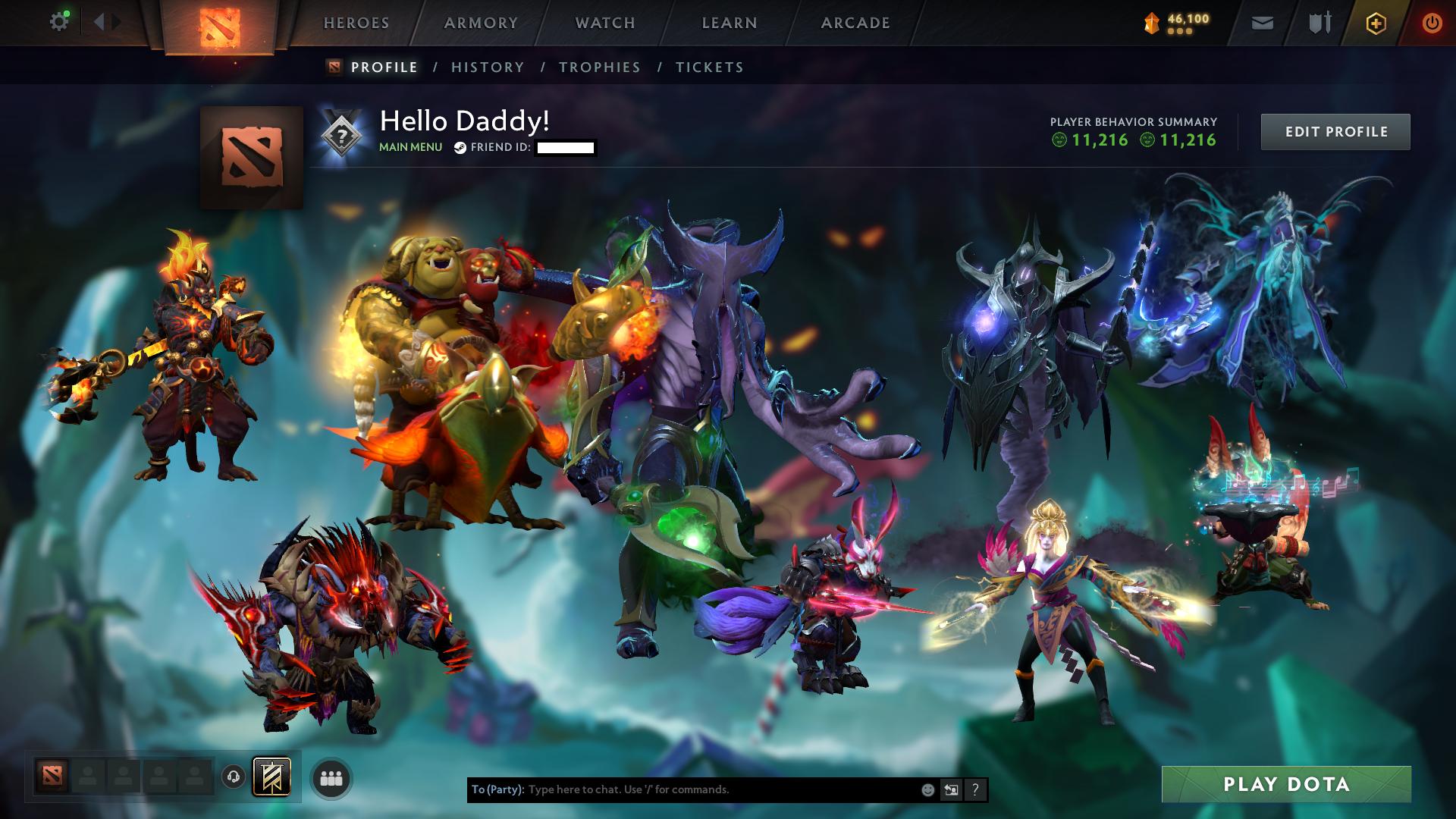Click the question mark help icon
This screenshot has height=819, width=1456.
click(975, 790)
